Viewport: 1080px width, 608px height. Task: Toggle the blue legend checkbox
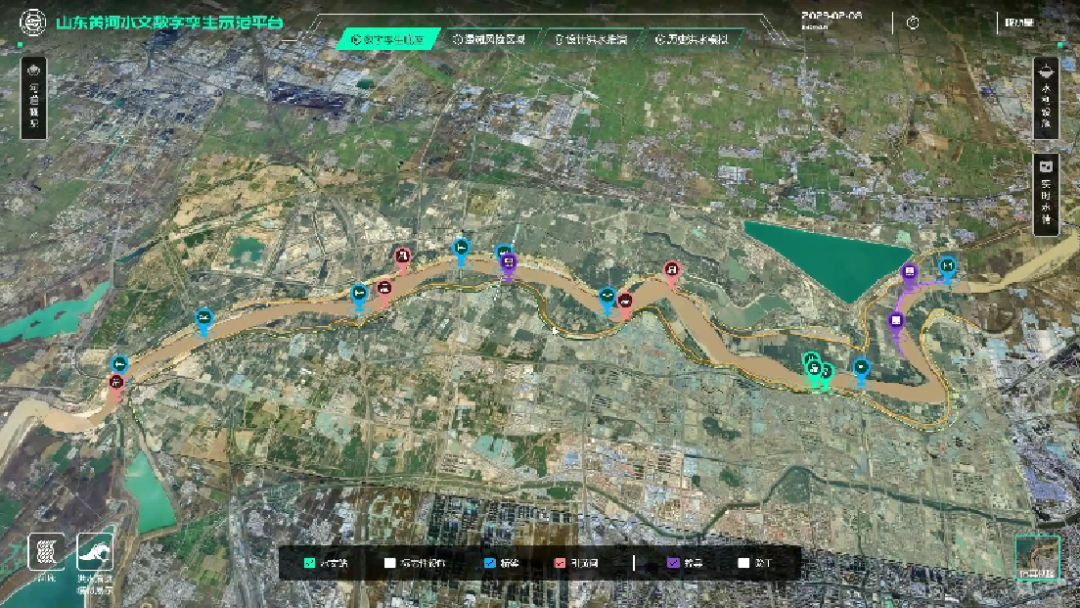(489, 563)
